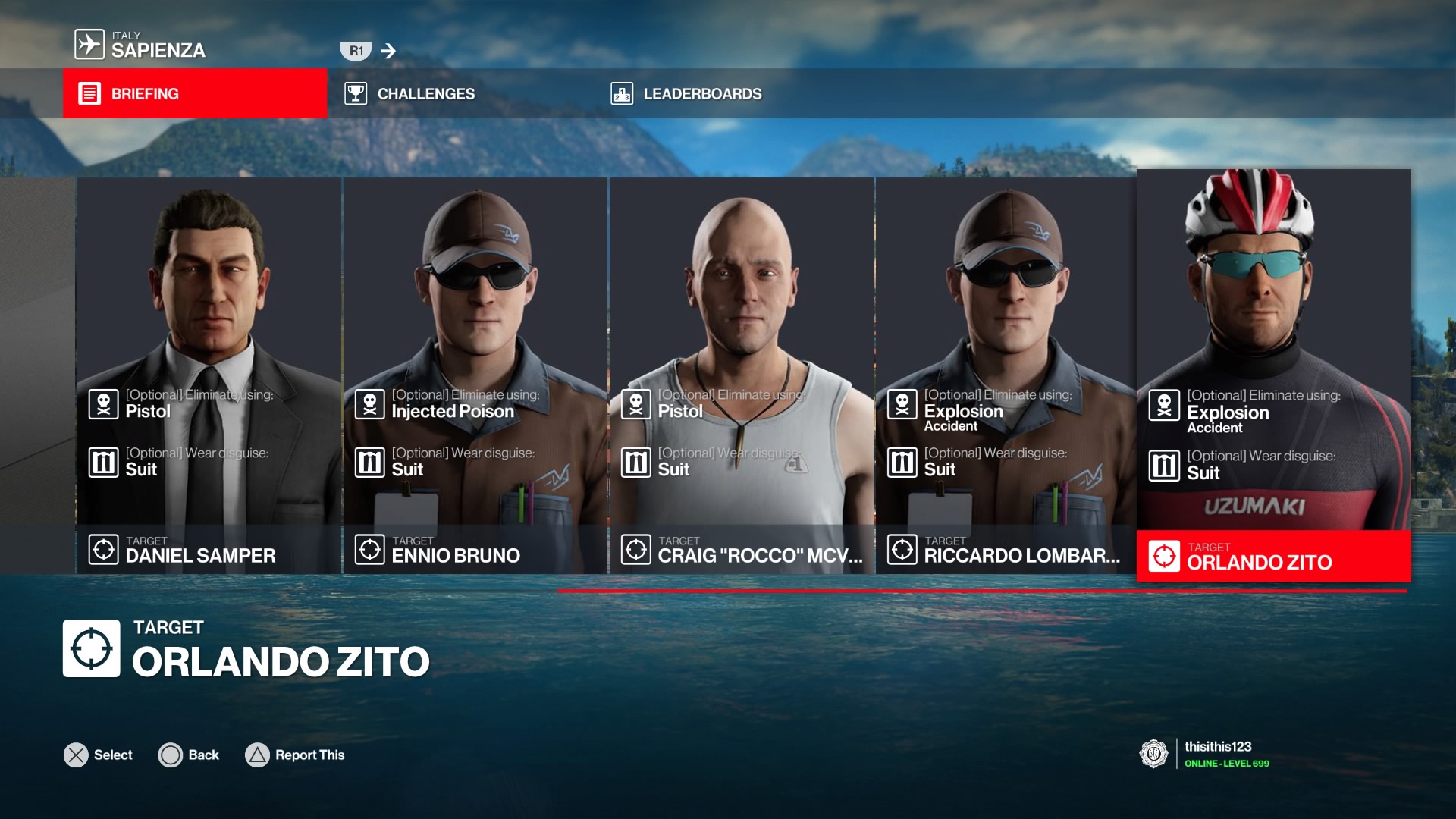Click the Select option in the footer

99,755
